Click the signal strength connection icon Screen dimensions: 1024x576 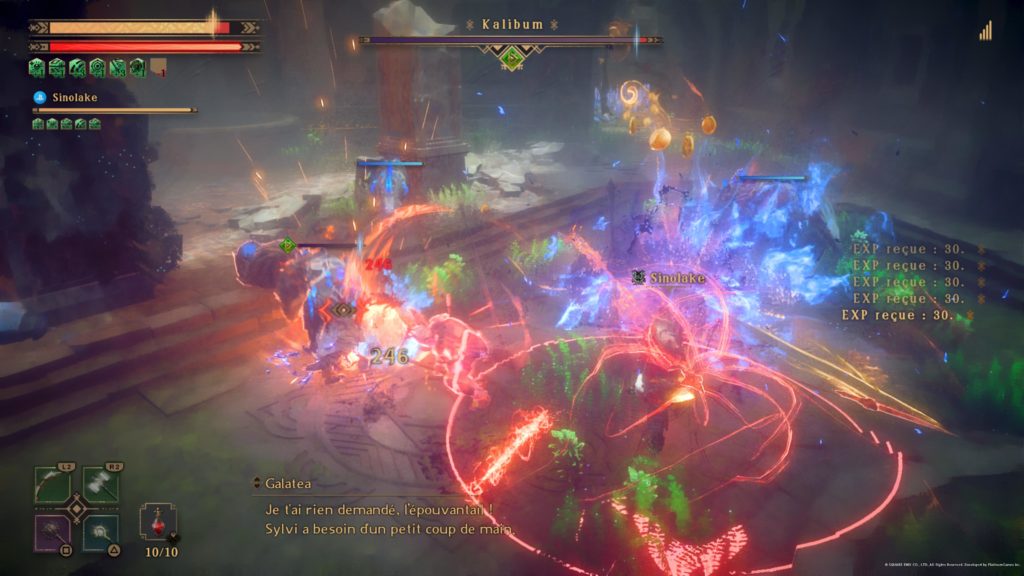(986, 31)
